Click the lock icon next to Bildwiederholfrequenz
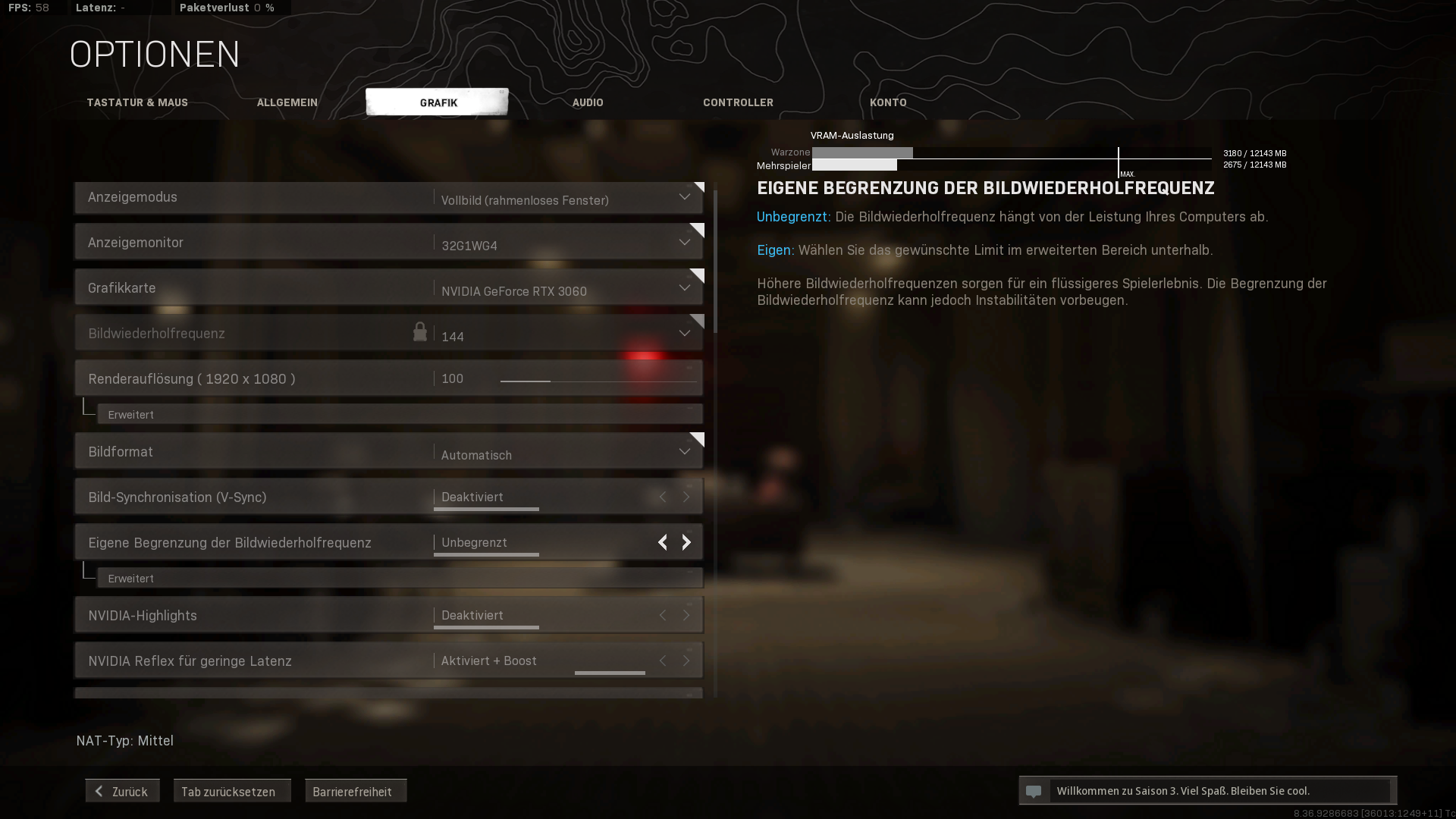The height and width of the screenshot is (819, 1456). 421,332
